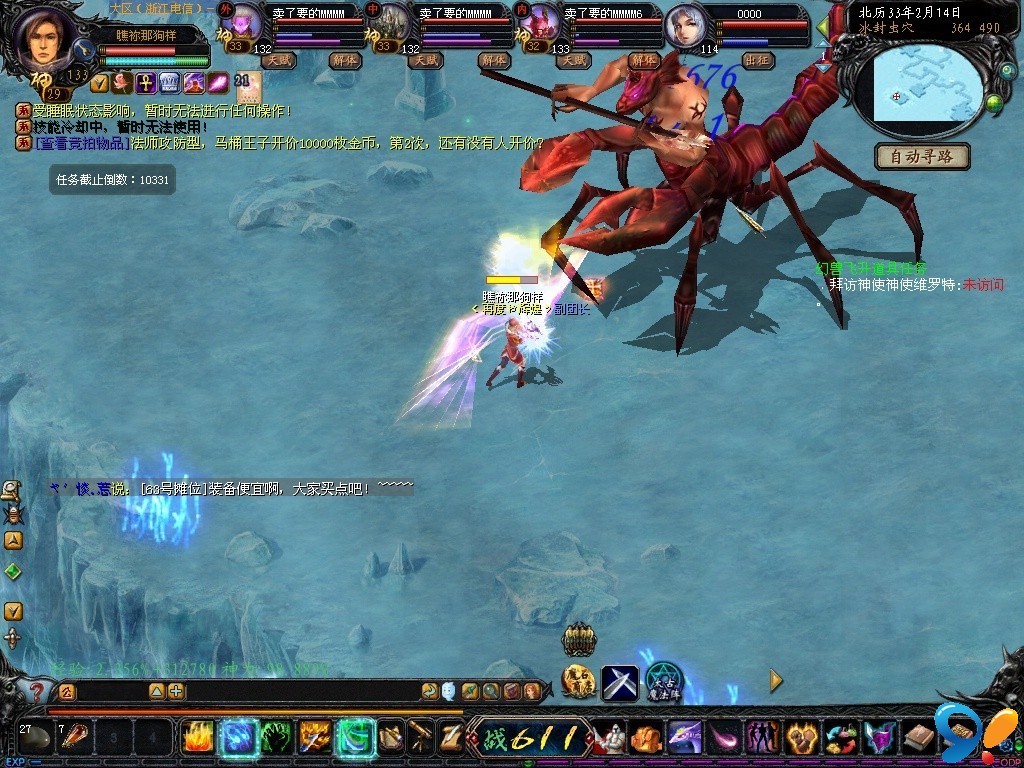Click the green orb beside the minimap
Viewport: 1024px width, 768px height.
coord(995,102)
